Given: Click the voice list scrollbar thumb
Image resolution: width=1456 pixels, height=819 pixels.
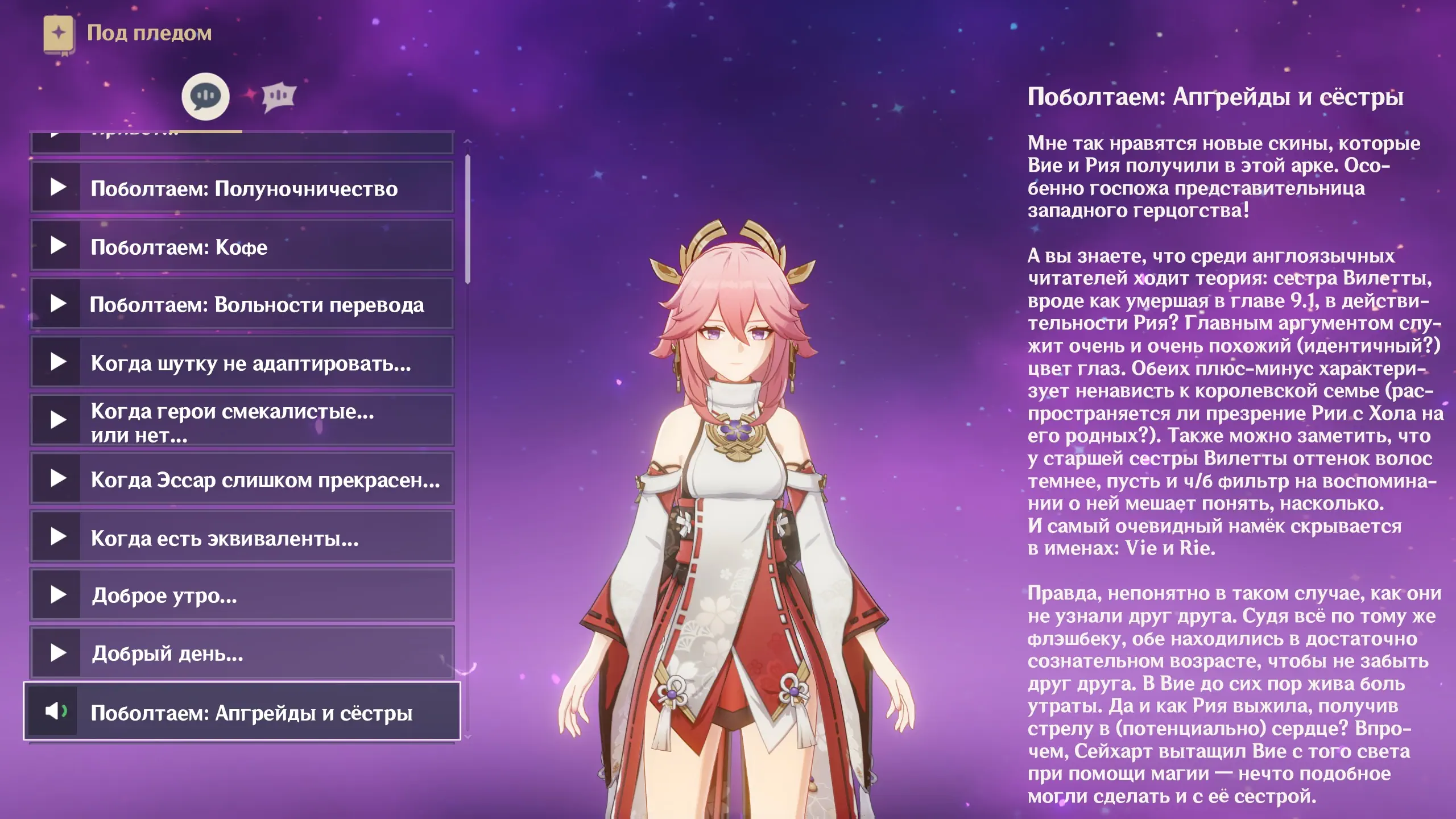Looking at the screenshot, I should (x=468, y=219).
